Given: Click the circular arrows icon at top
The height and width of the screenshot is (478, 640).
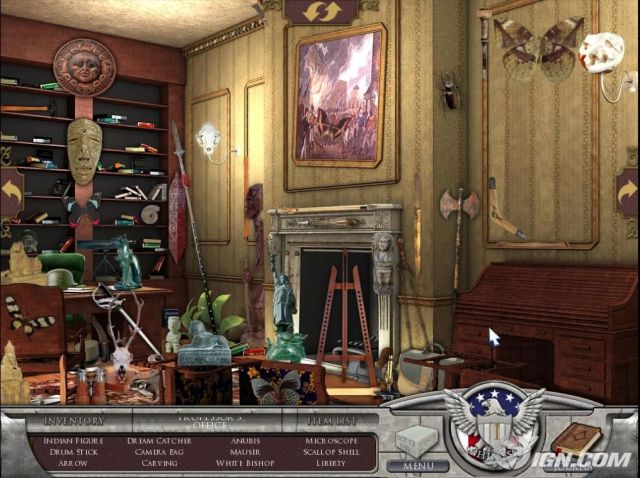Looking at the screenshot, I should point(320,10).
